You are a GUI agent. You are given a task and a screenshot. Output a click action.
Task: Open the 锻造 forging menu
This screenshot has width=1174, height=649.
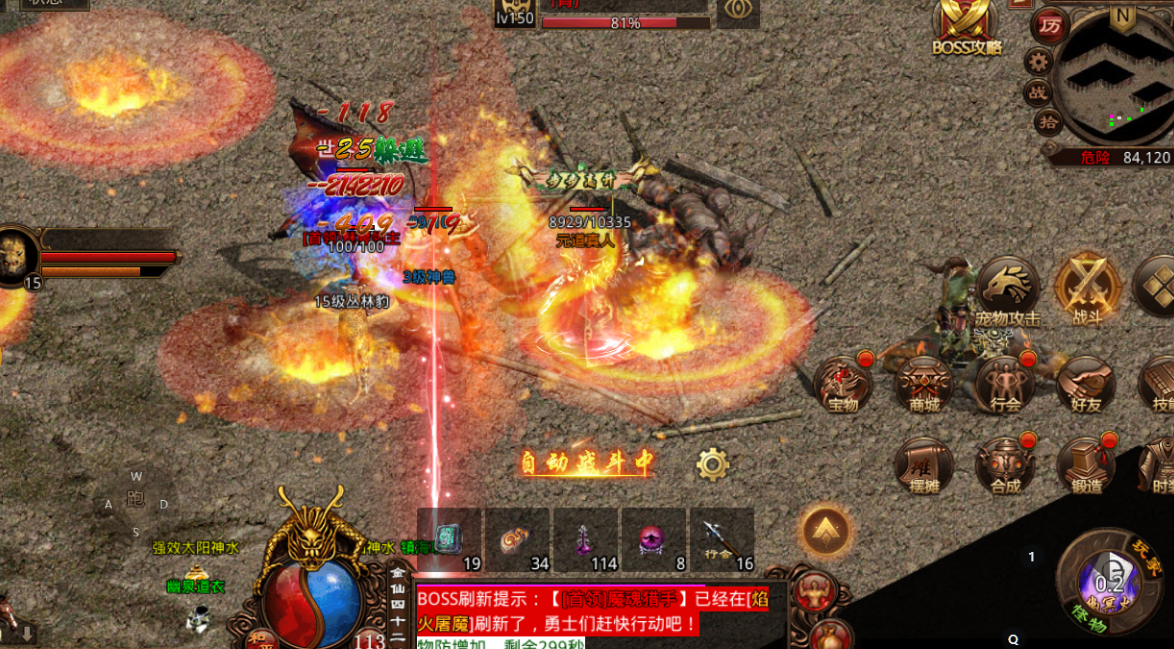click(x=1085, y=466)
